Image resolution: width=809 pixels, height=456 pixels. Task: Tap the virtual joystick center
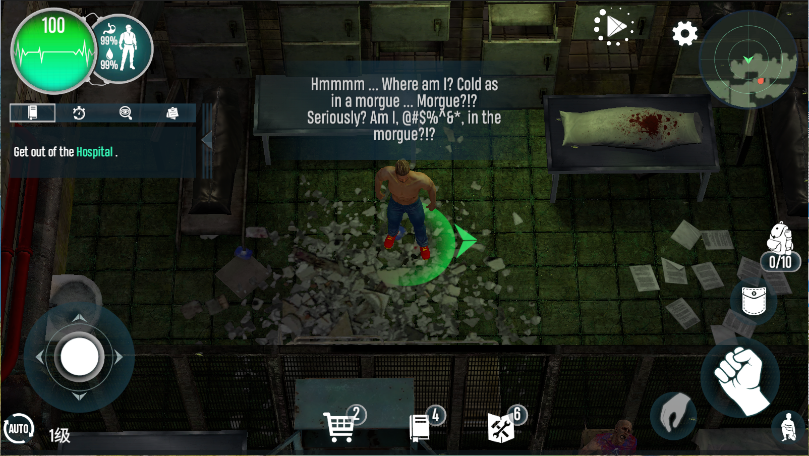[79, 355]
